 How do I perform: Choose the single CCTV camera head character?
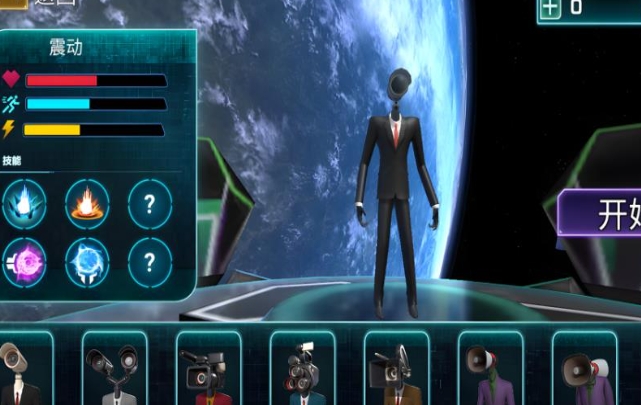point(20,368)
